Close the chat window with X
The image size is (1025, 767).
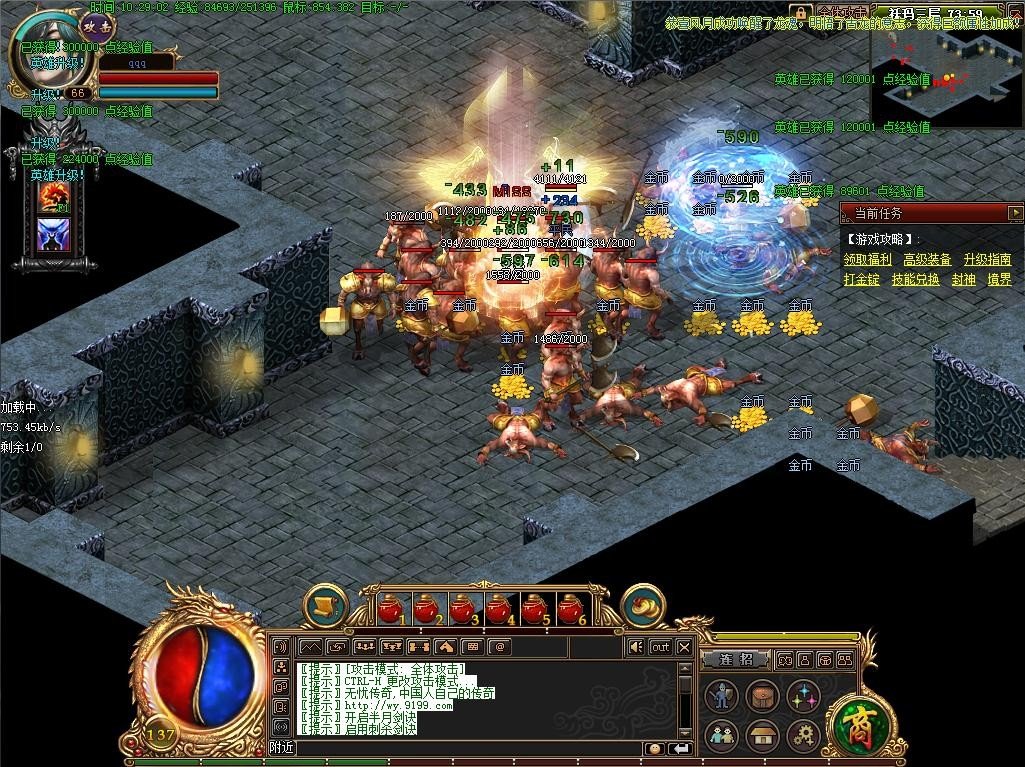(684, 647)
